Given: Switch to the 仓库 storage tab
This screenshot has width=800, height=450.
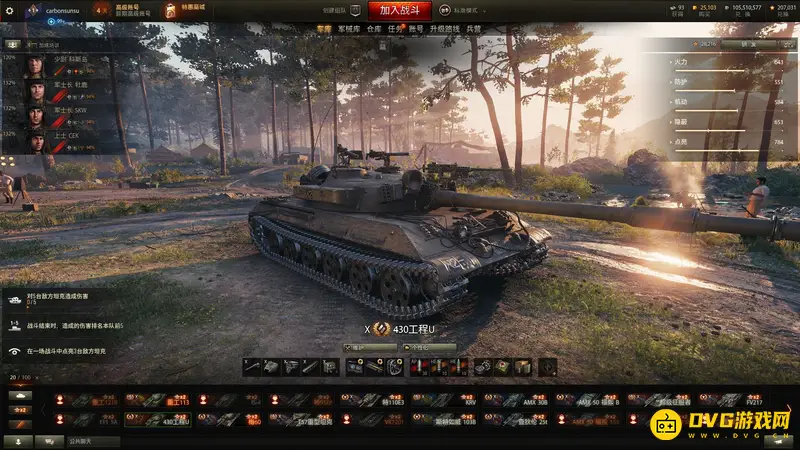Looking at the screenshot, I should tap(374, 30).
